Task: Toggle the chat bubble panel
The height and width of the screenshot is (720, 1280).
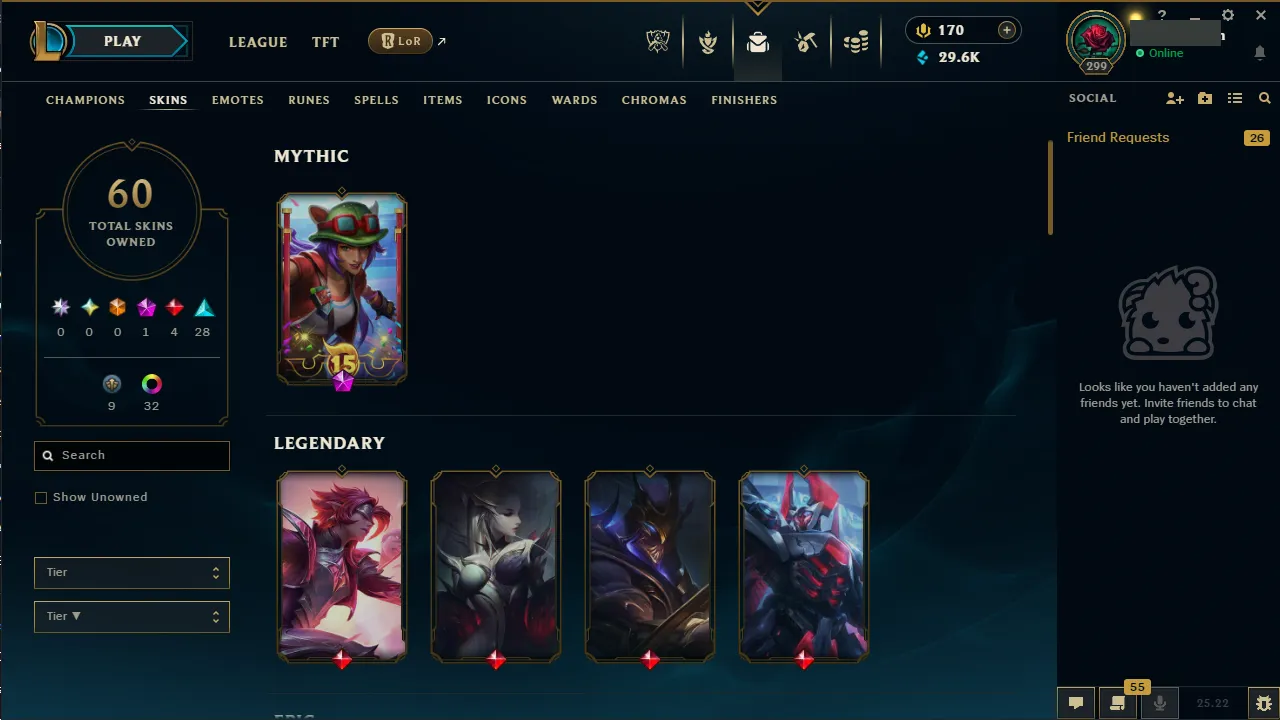Action: (1076, 702)
